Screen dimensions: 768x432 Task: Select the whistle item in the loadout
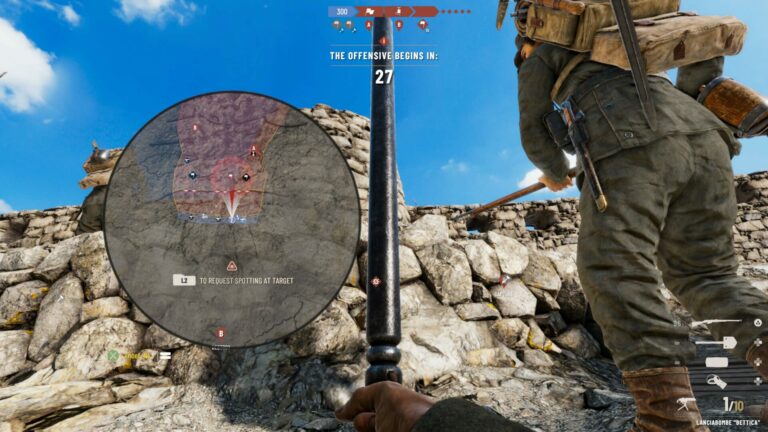(716, 381)
